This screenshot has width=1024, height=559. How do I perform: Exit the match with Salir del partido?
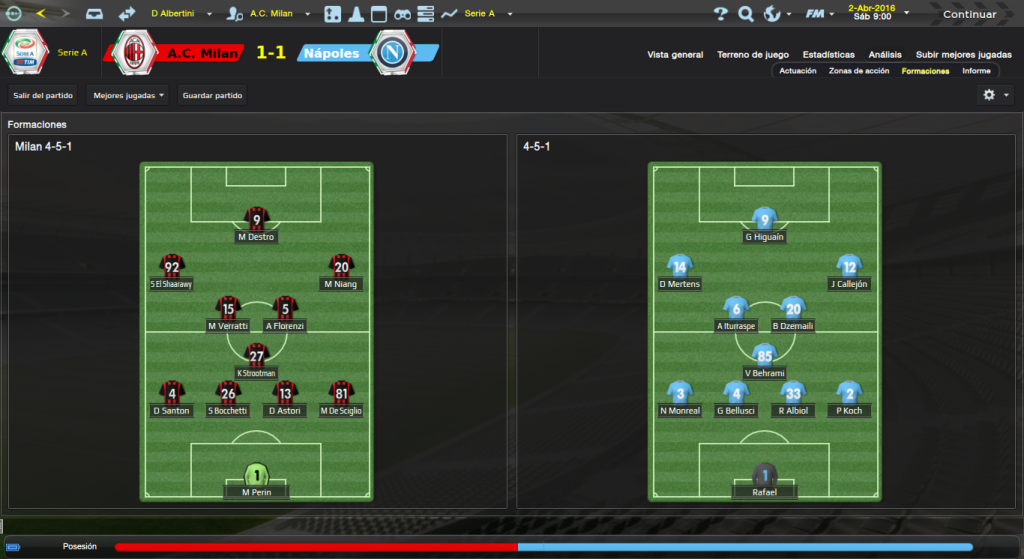pos(42,95)
